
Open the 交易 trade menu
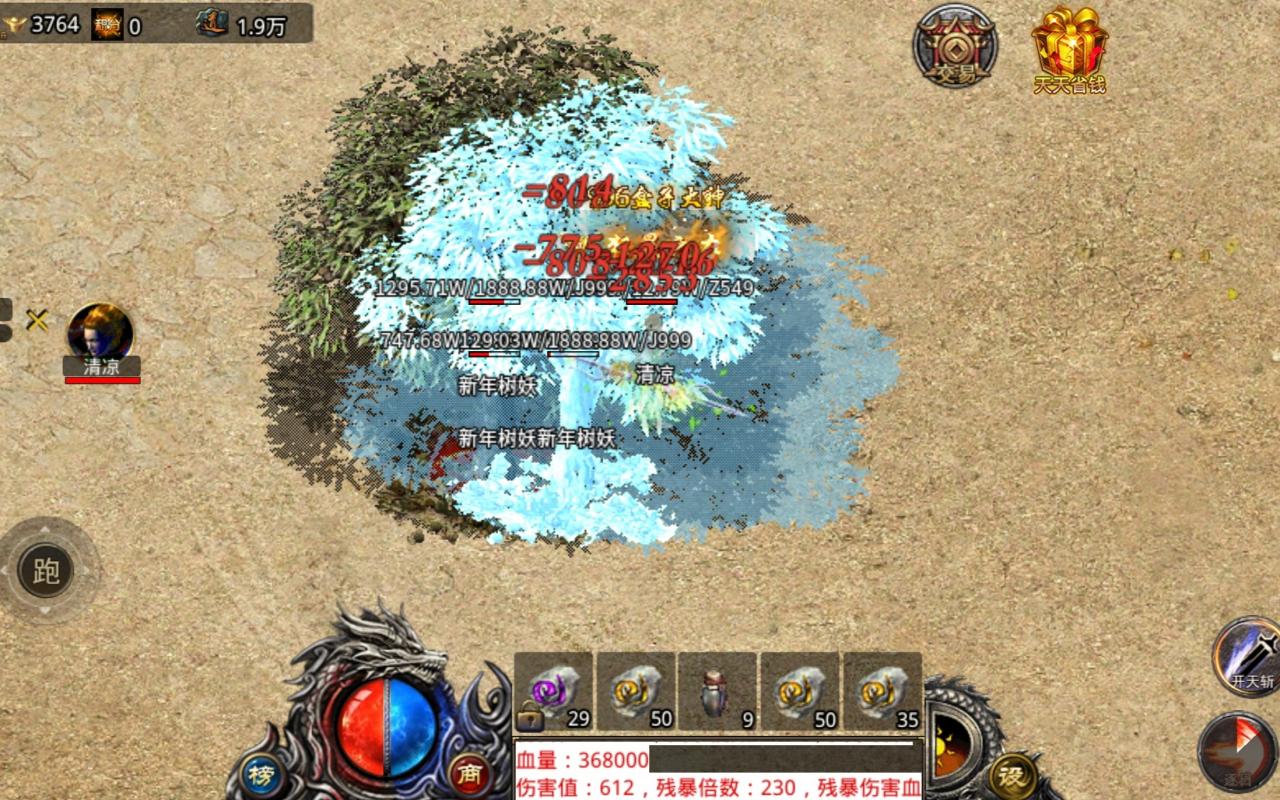(955, 45)
